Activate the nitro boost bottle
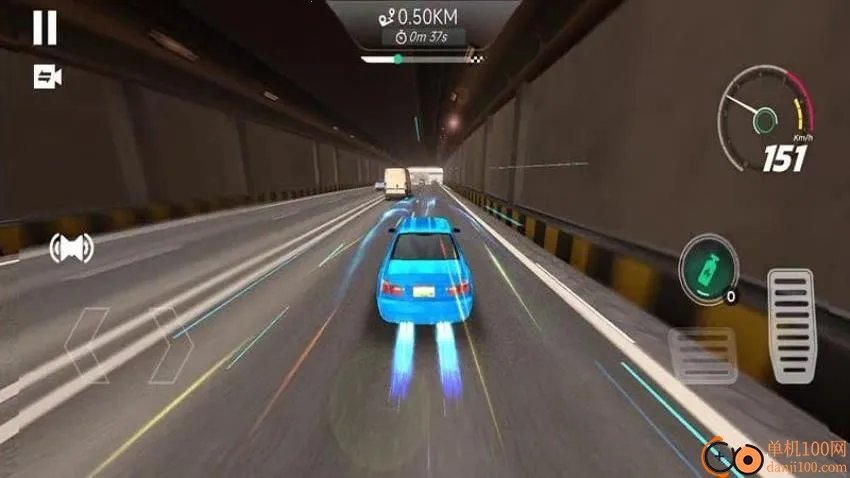This screenshot has width=850, height=478. 708,265
